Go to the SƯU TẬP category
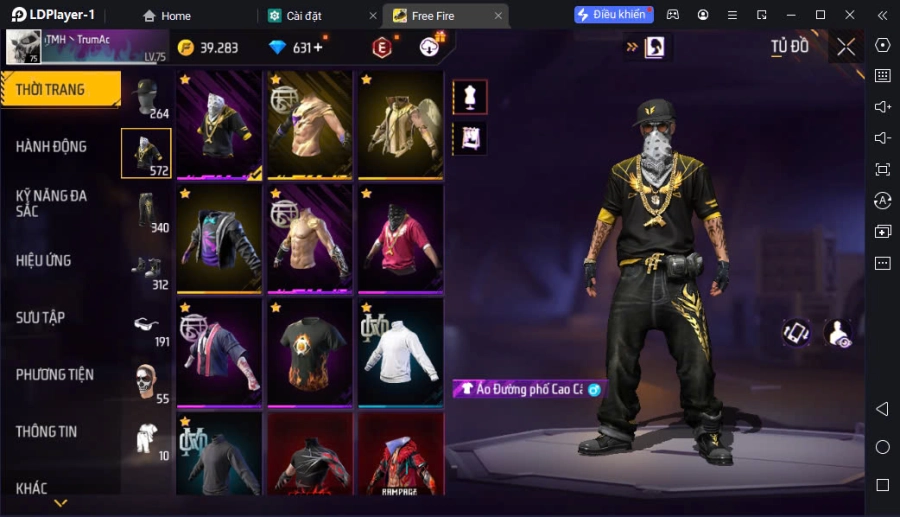Viewport: 900px width, 517px height. tap(41, 318)
